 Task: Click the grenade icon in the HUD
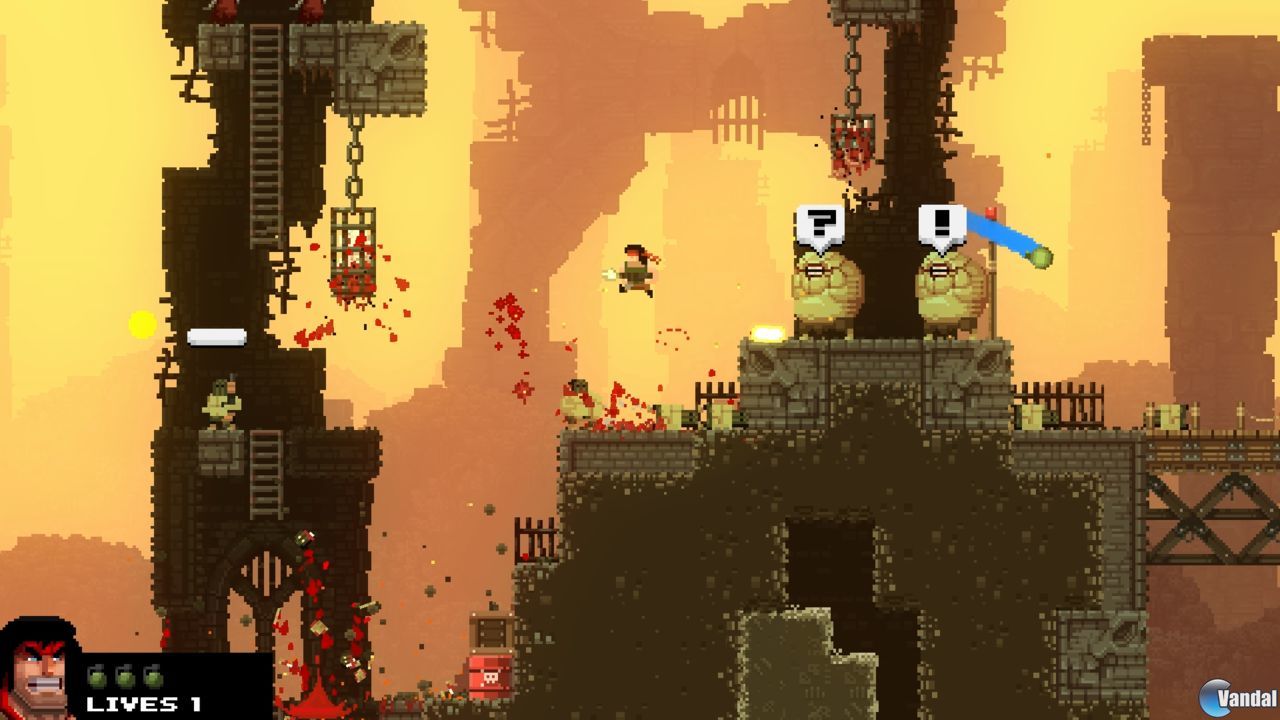click(x=97, y=675)
